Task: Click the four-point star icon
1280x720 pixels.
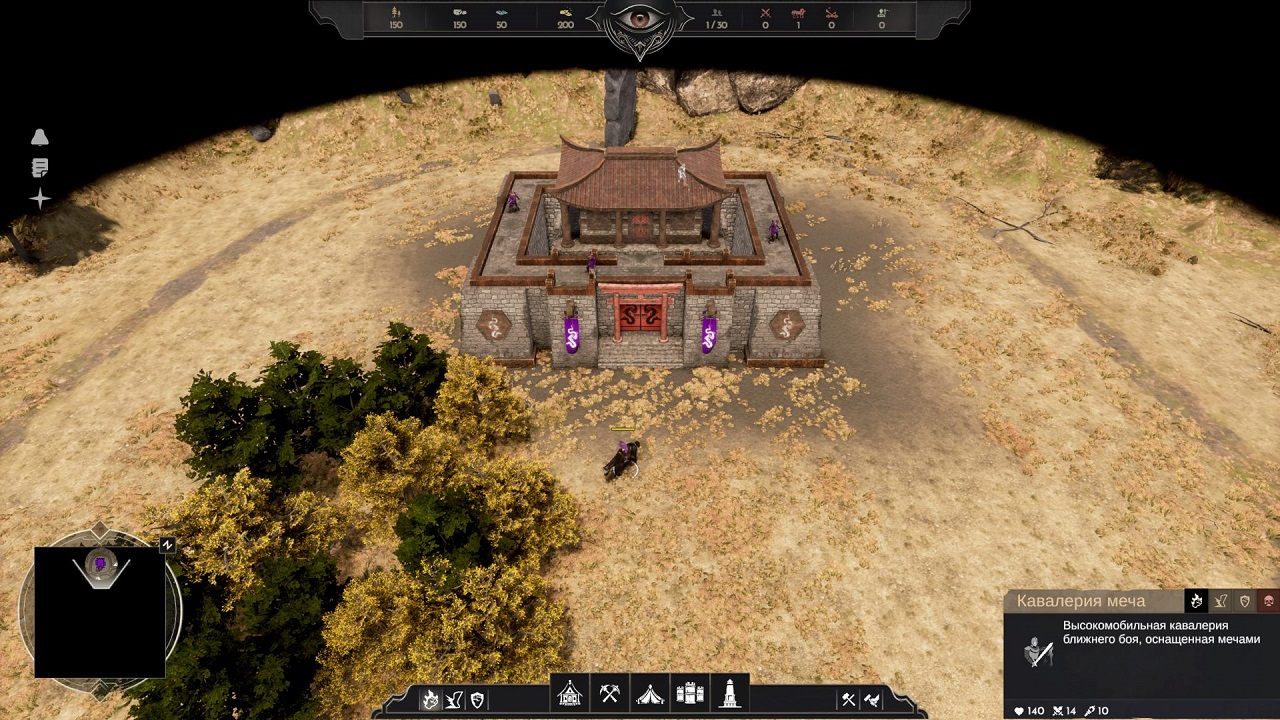Action: coord(40,199)
